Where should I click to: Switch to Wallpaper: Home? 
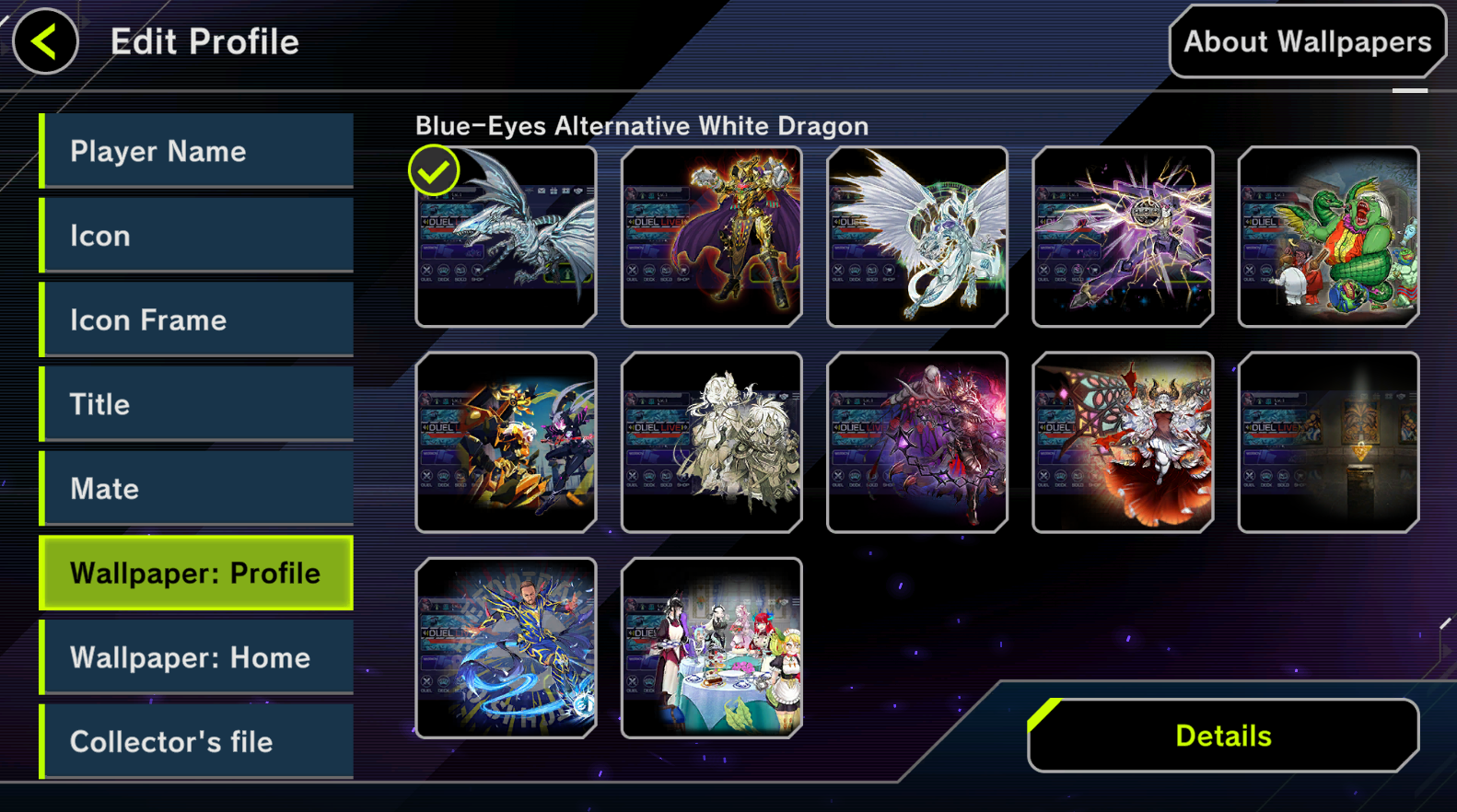[x=197, y=657]
